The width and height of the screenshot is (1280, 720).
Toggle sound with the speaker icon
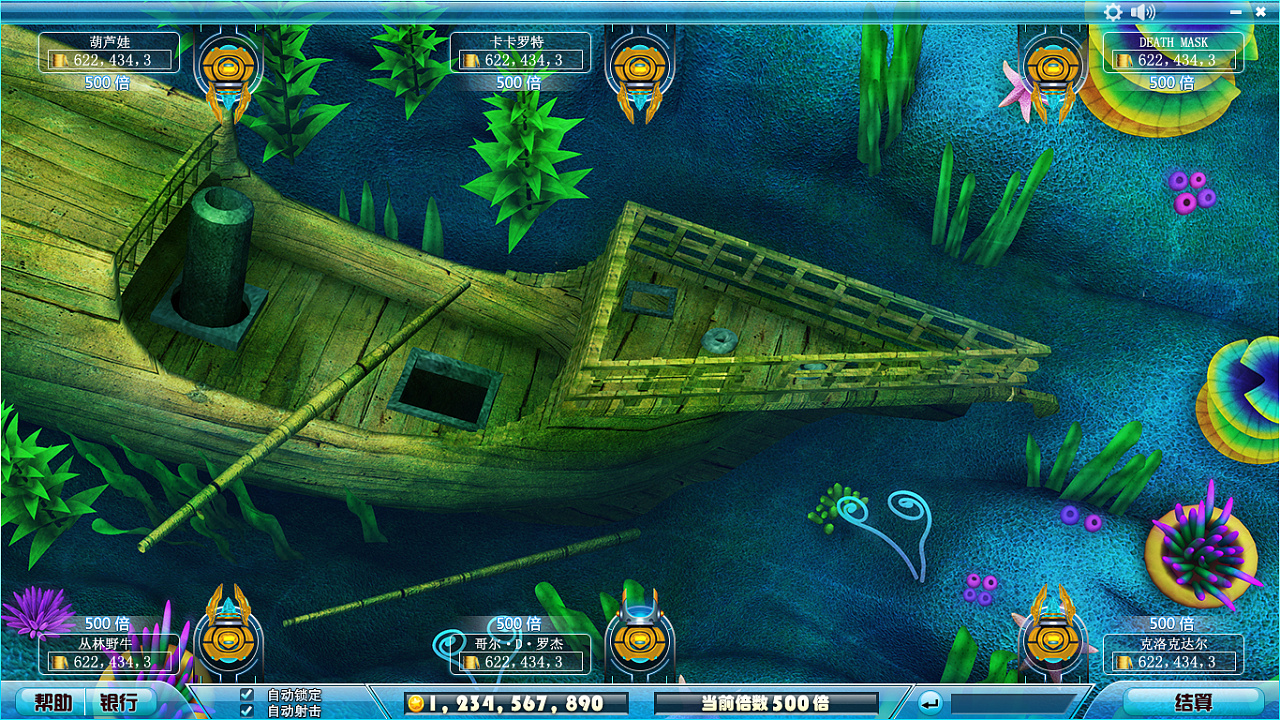1142,12
